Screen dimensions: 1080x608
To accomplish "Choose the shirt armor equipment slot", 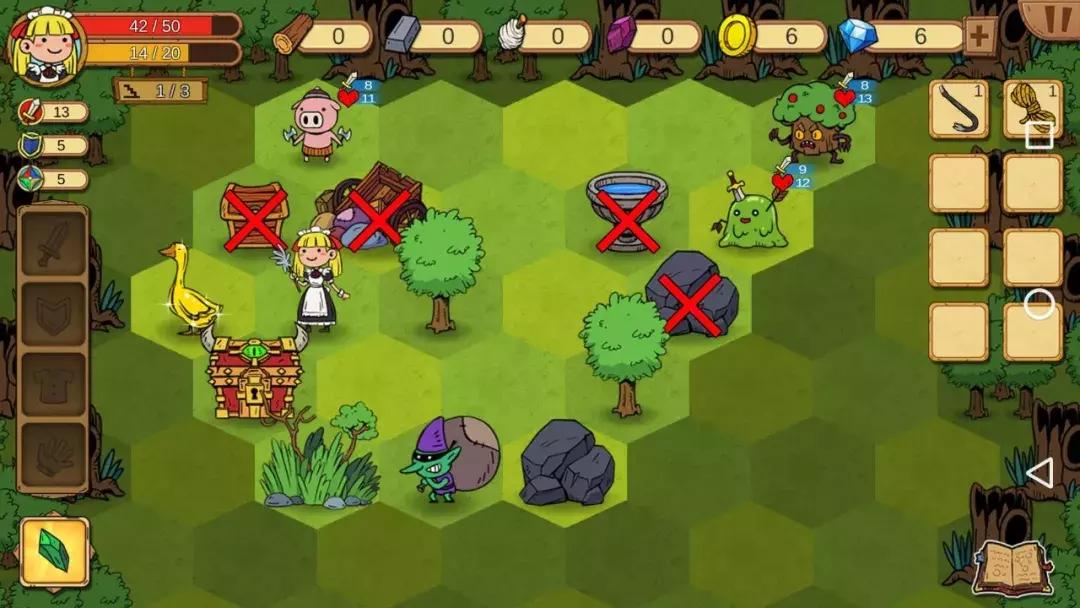I will coord(53,387).
